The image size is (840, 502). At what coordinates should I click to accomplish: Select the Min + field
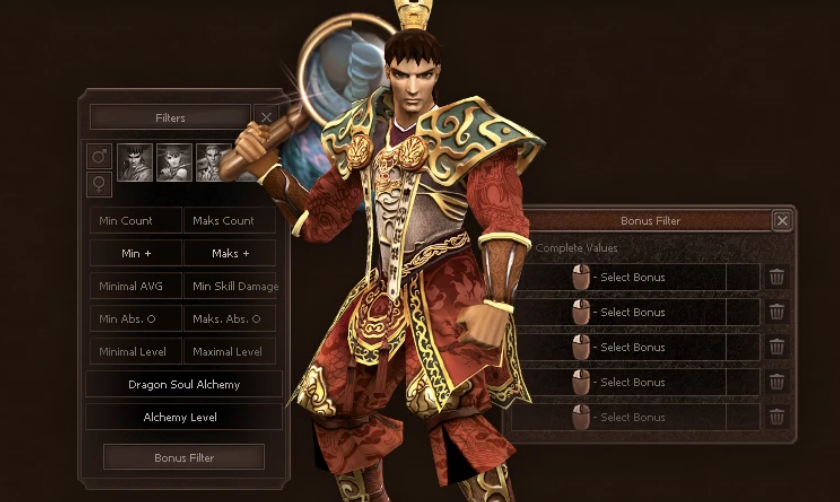[136, 254]
